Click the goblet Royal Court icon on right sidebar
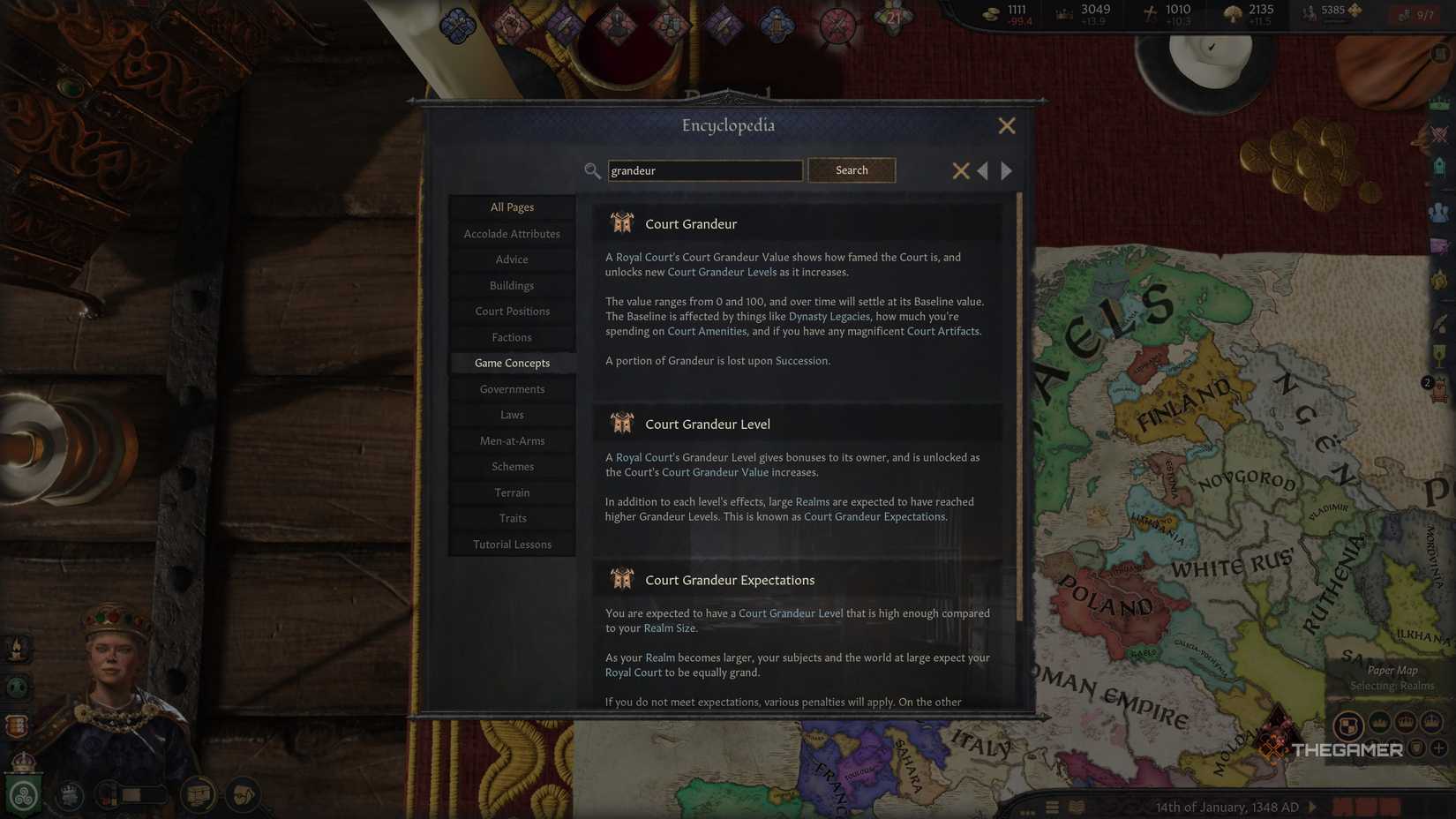 tap(1438, 353)
